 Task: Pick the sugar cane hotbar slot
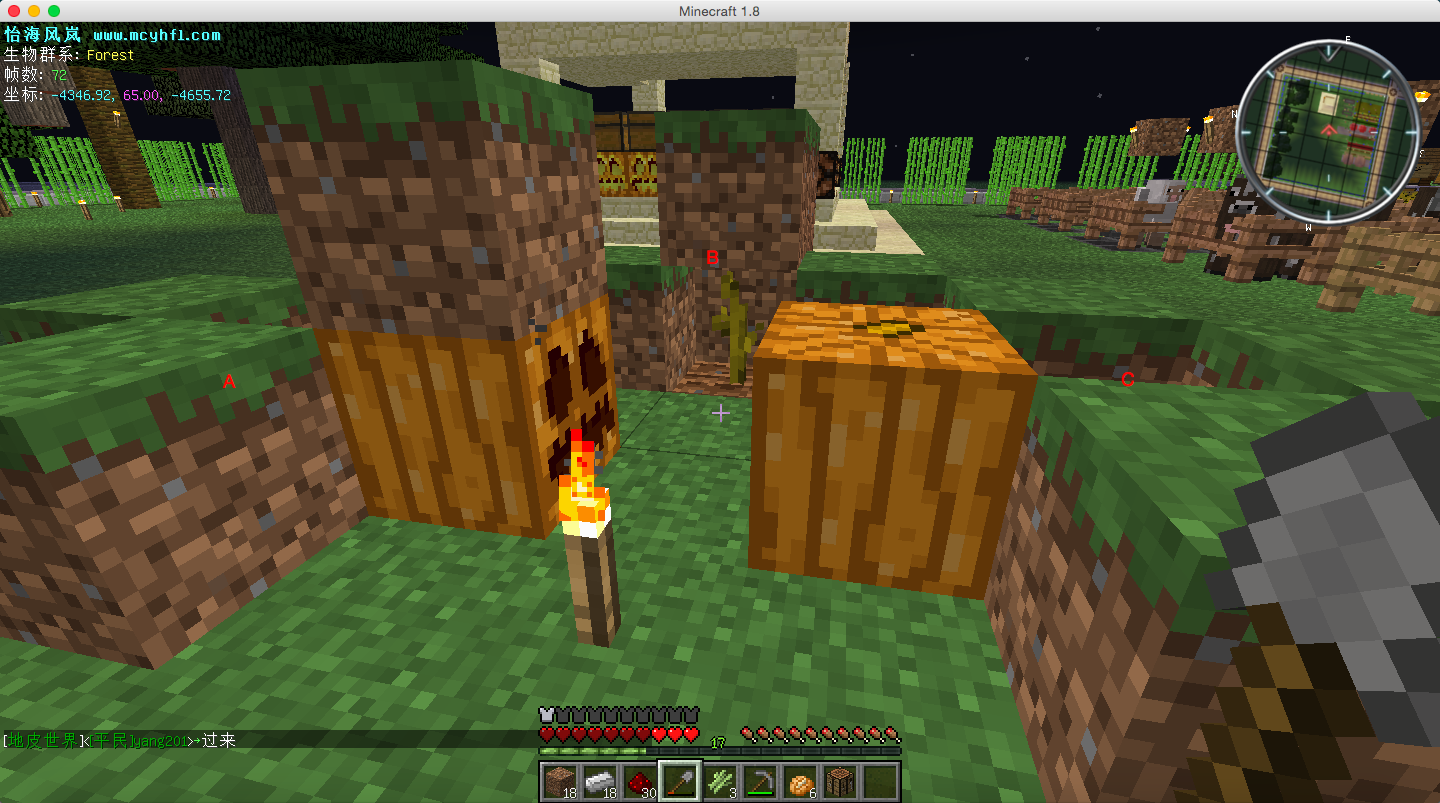720,781
